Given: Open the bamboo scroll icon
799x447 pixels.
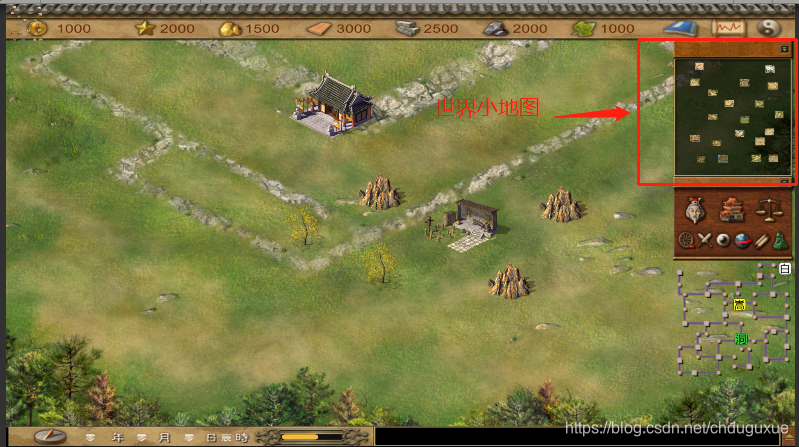Looking at the screenshot, I should point(759,240).
